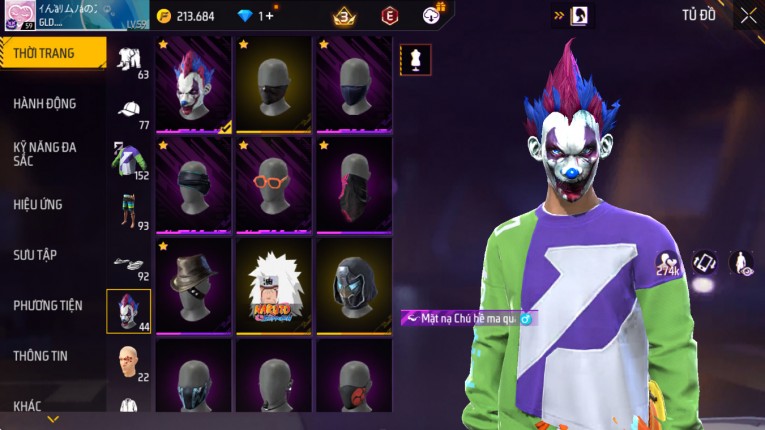Open the 274k likes heart icon
Image resolution: width=765 pixels, height=430 pixels.
[x=668, y=264]
